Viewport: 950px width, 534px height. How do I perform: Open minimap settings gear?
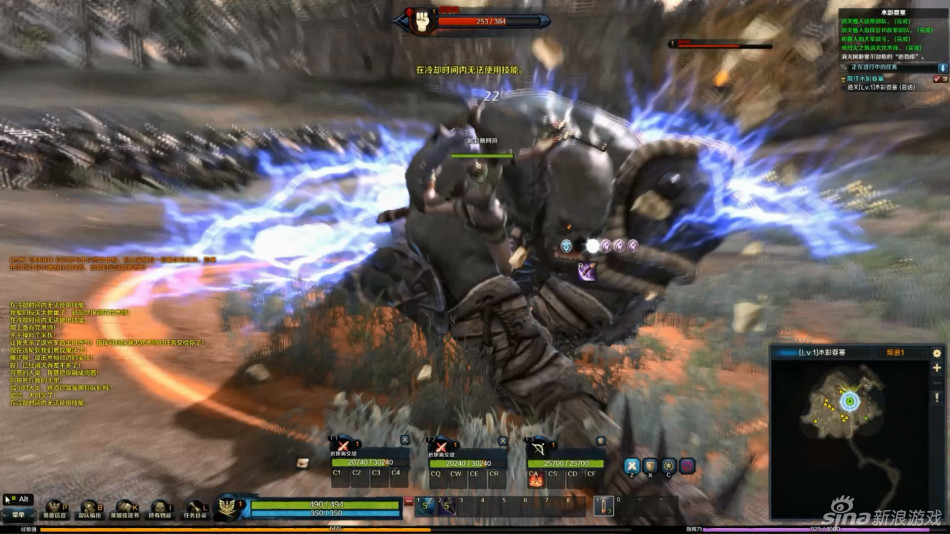click(x=937, y=353)
